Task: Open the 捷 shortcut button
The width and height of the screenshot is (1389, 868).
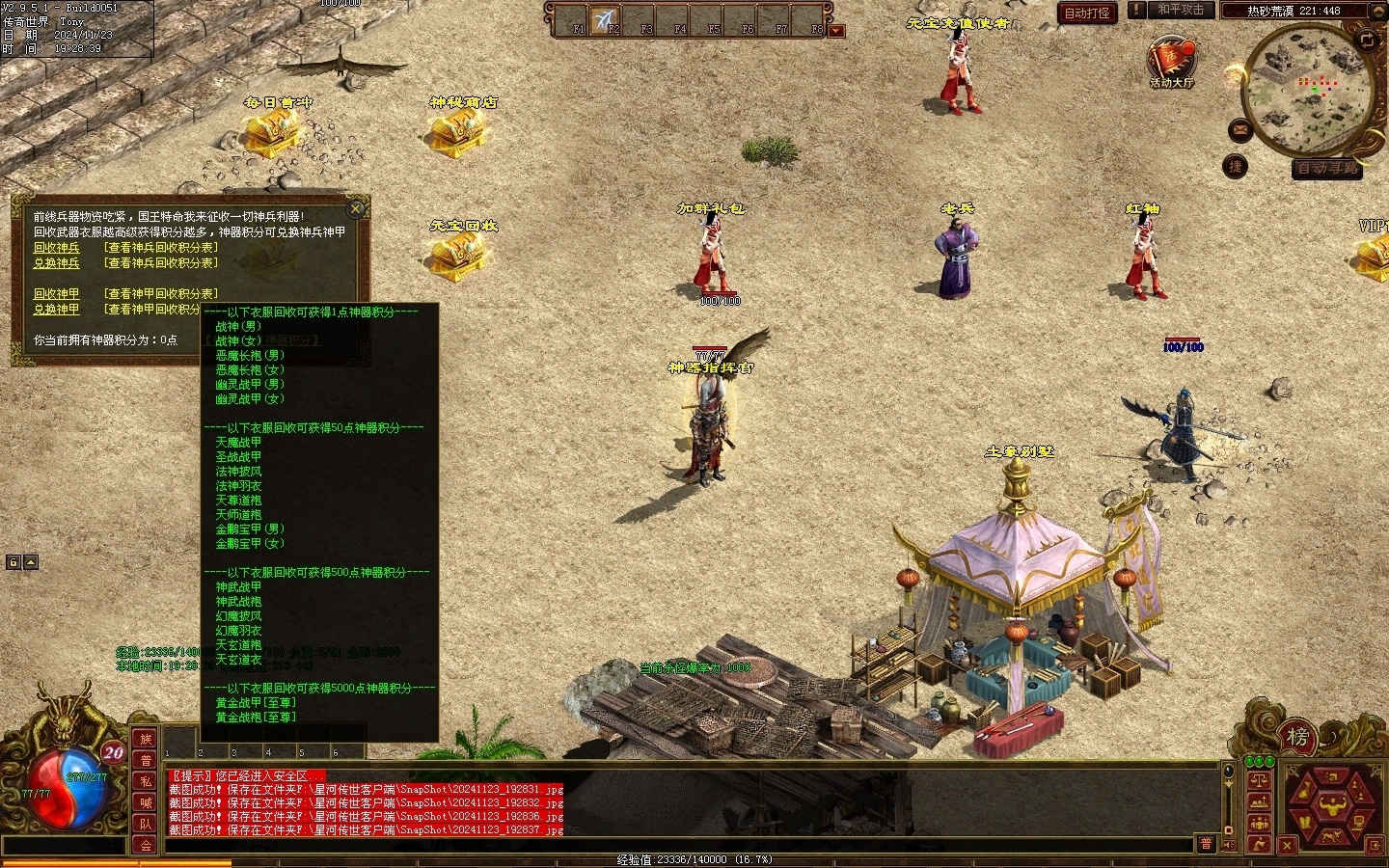Action: pyautogui.click(x=1235, y=167)
